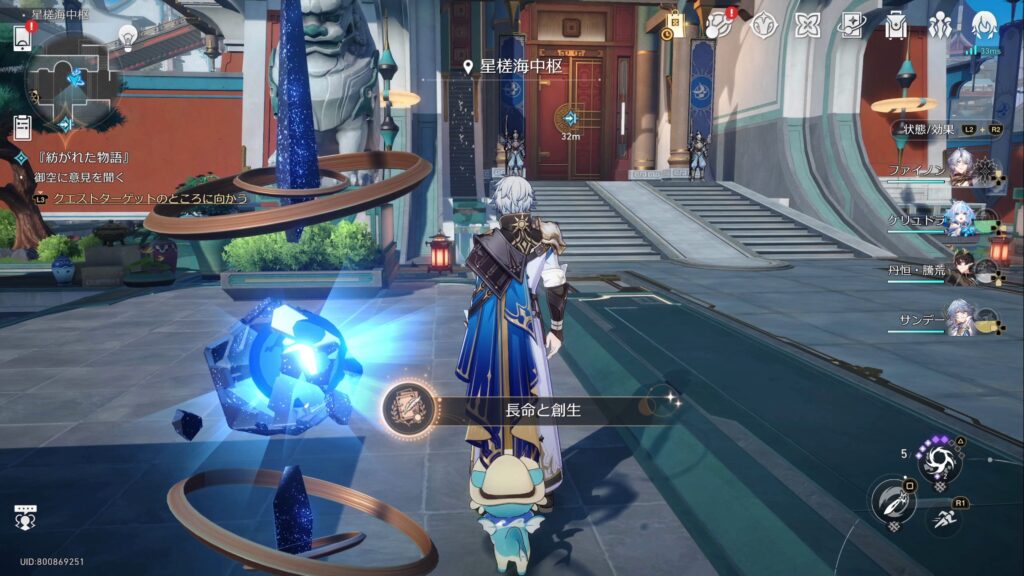The height and width of the screenshot is (576, 1024).
Task: Open the mission log clipboard icon
Action: coord(22,127)
